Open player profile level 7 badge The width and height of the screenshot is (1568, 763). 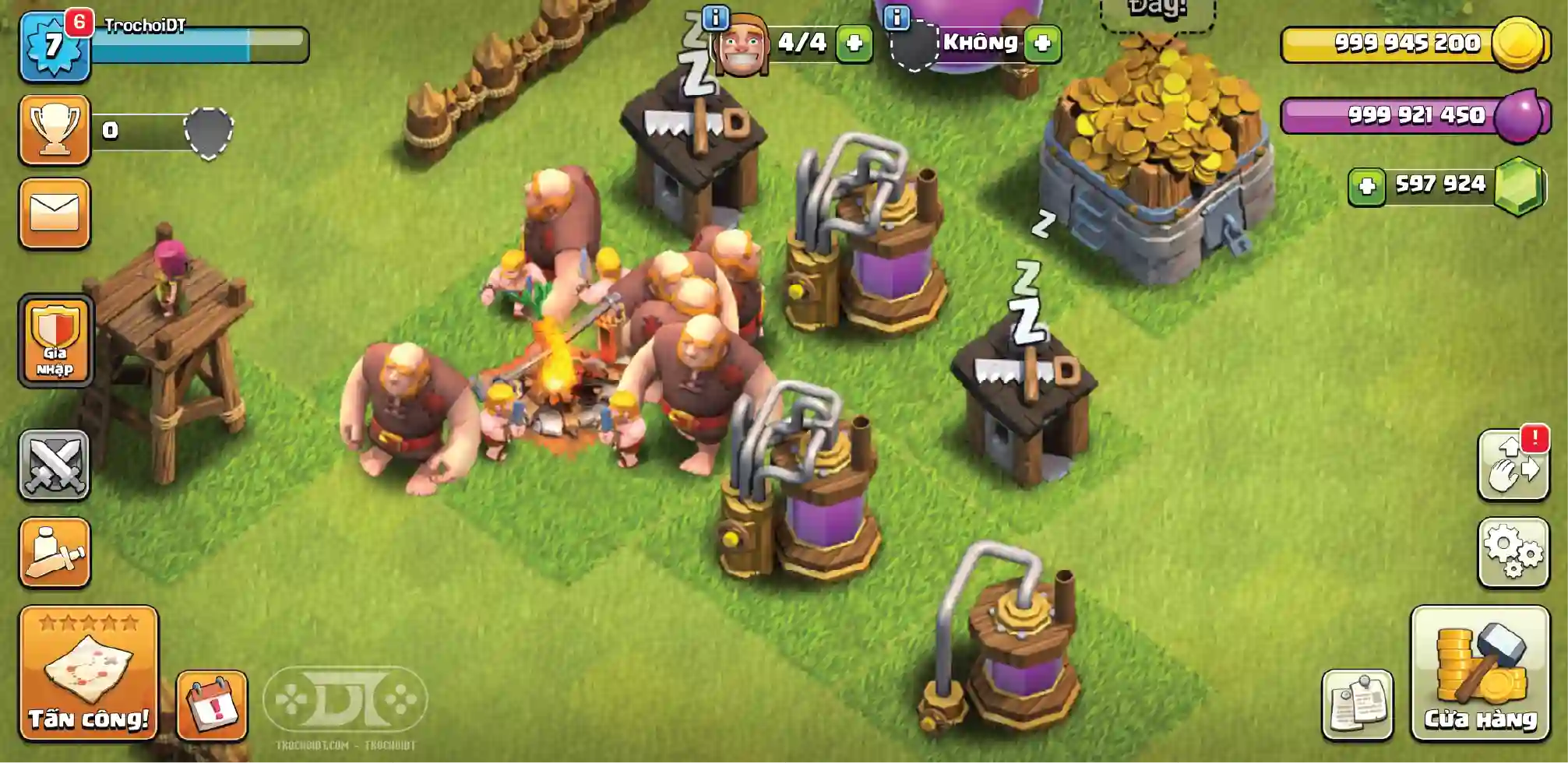[54, 47]
